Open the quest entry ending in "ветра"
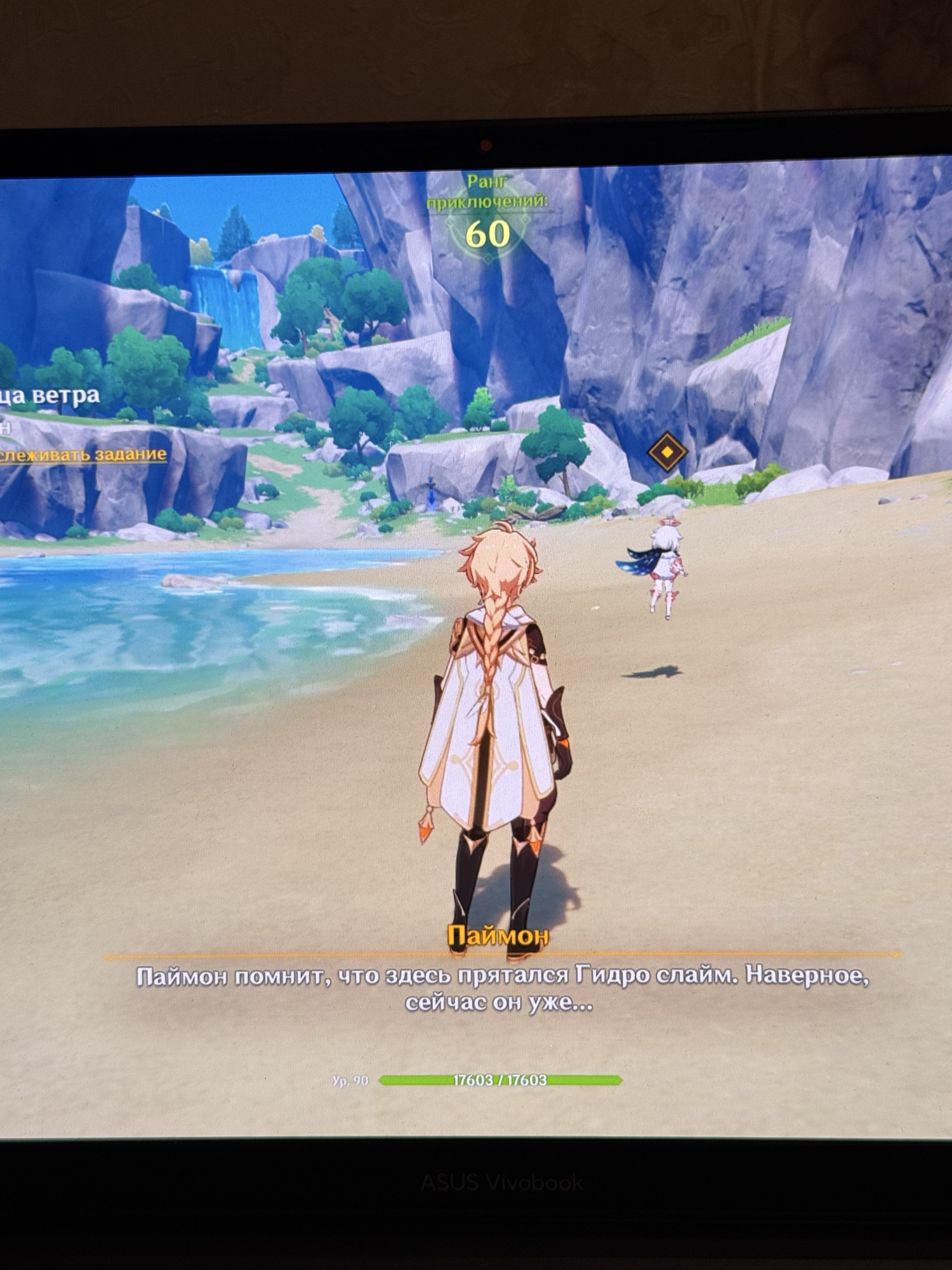The width and height of the screenshot is (952, 1270). (x=52, y=396)
